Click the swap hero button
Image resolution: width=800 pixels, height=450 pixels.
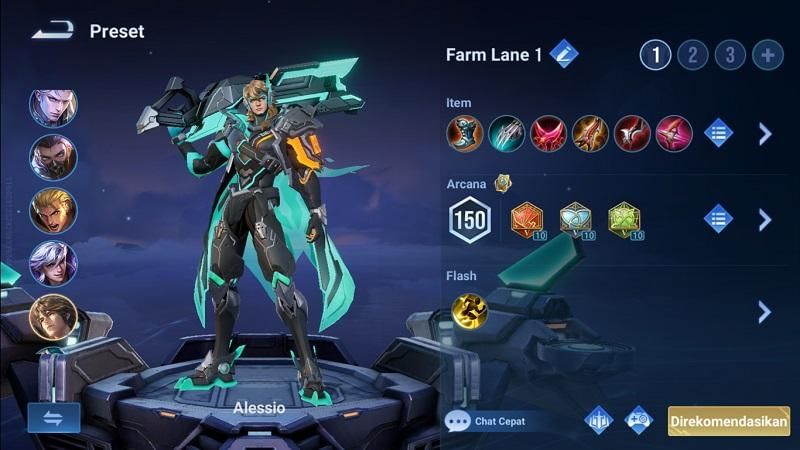[53, 418]
